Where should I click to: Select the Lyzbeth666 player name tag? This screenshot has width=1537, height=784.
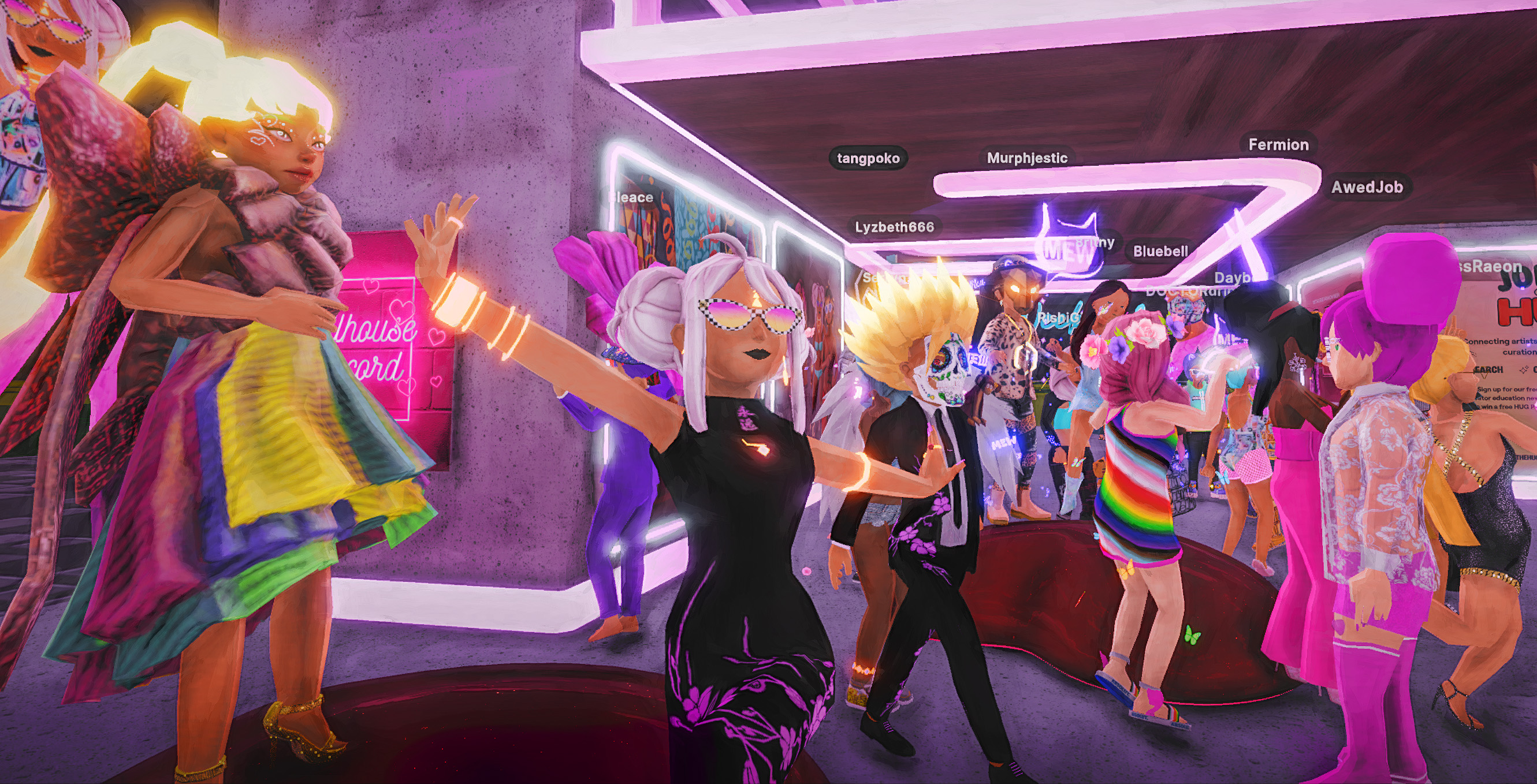coord(894,227)
